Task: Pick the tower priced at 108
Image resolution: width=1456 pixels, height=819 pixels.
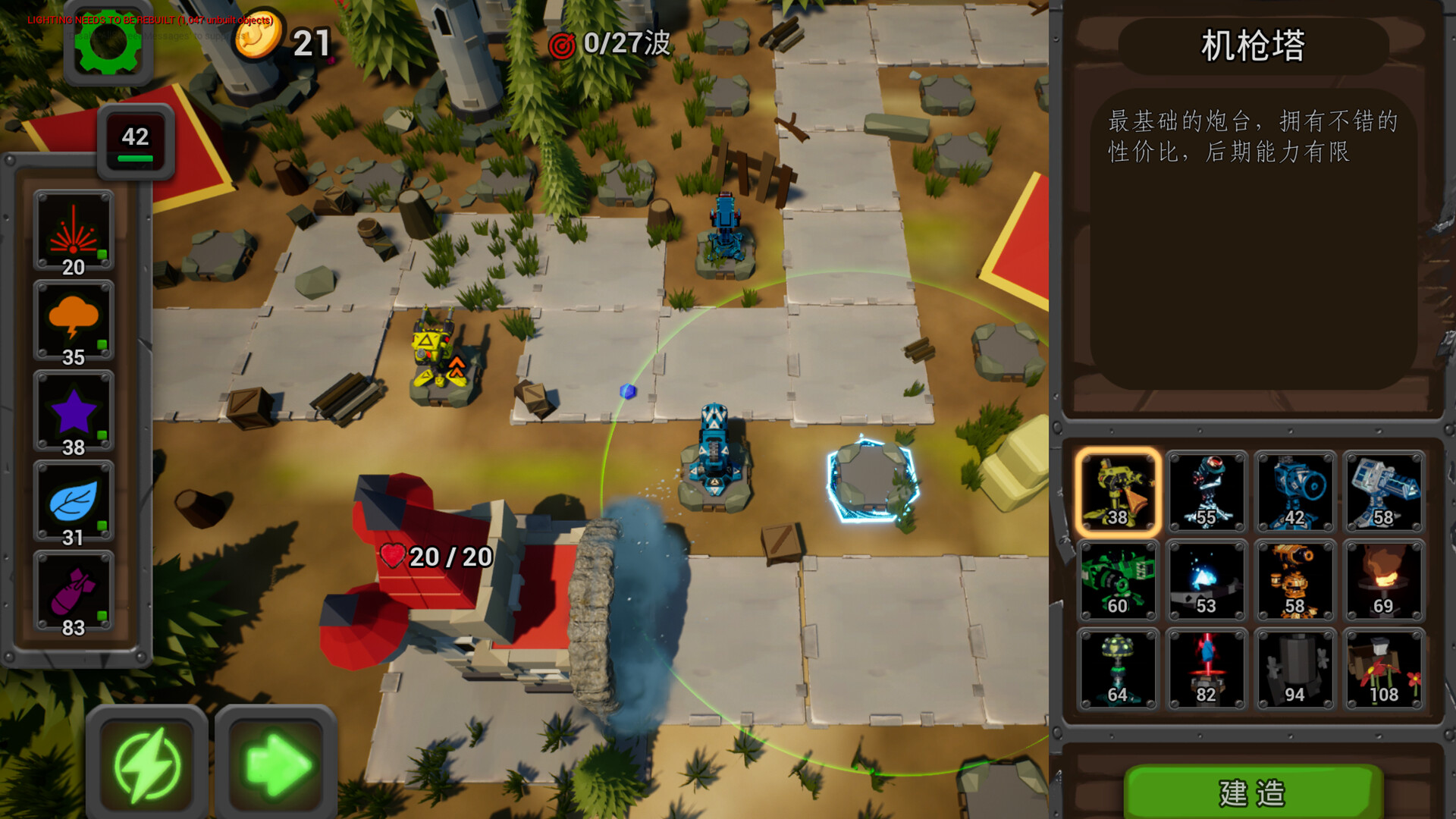Action: click(x=1384, y=670)
